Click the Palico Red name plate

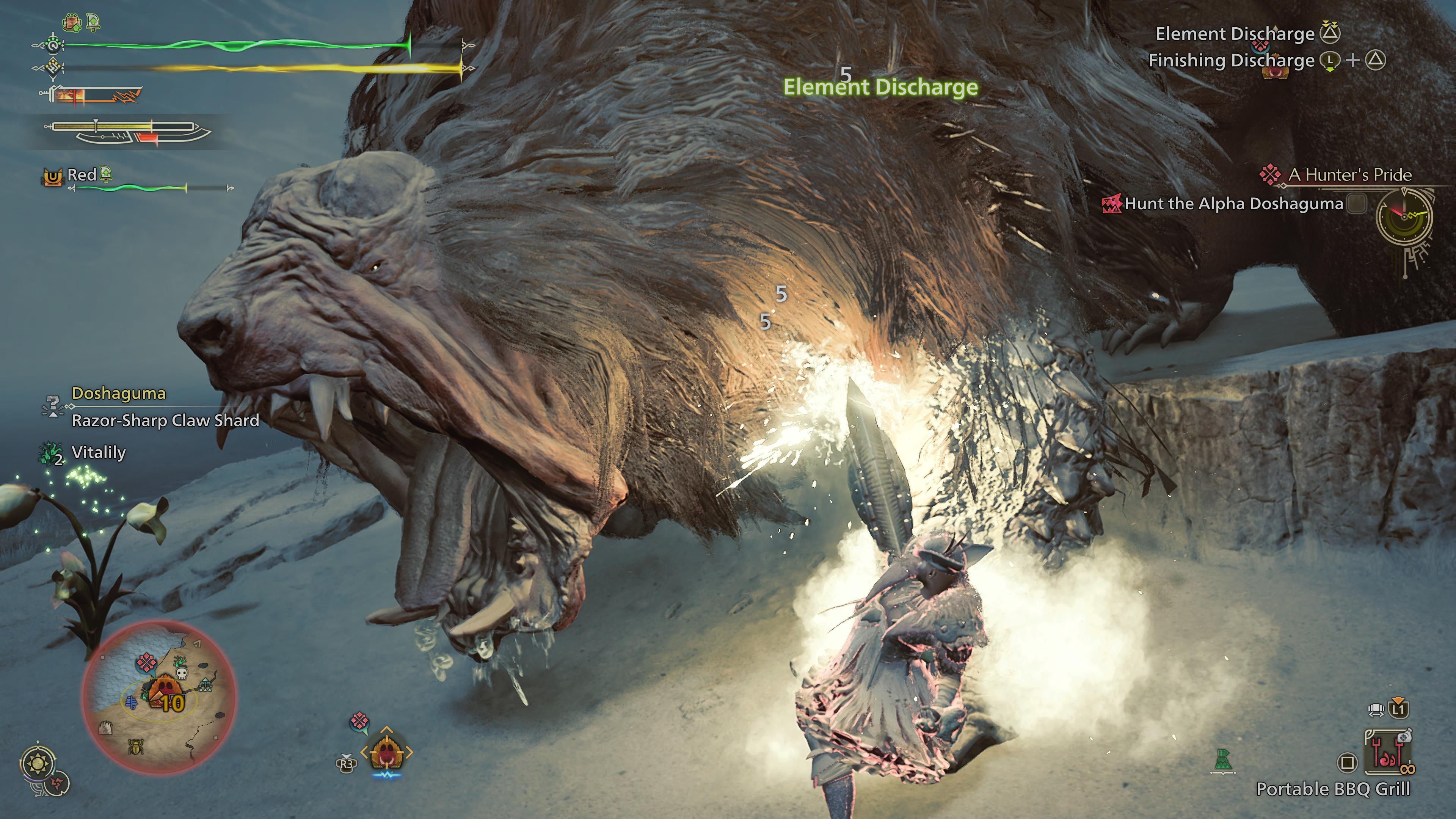tap(82, 175)
